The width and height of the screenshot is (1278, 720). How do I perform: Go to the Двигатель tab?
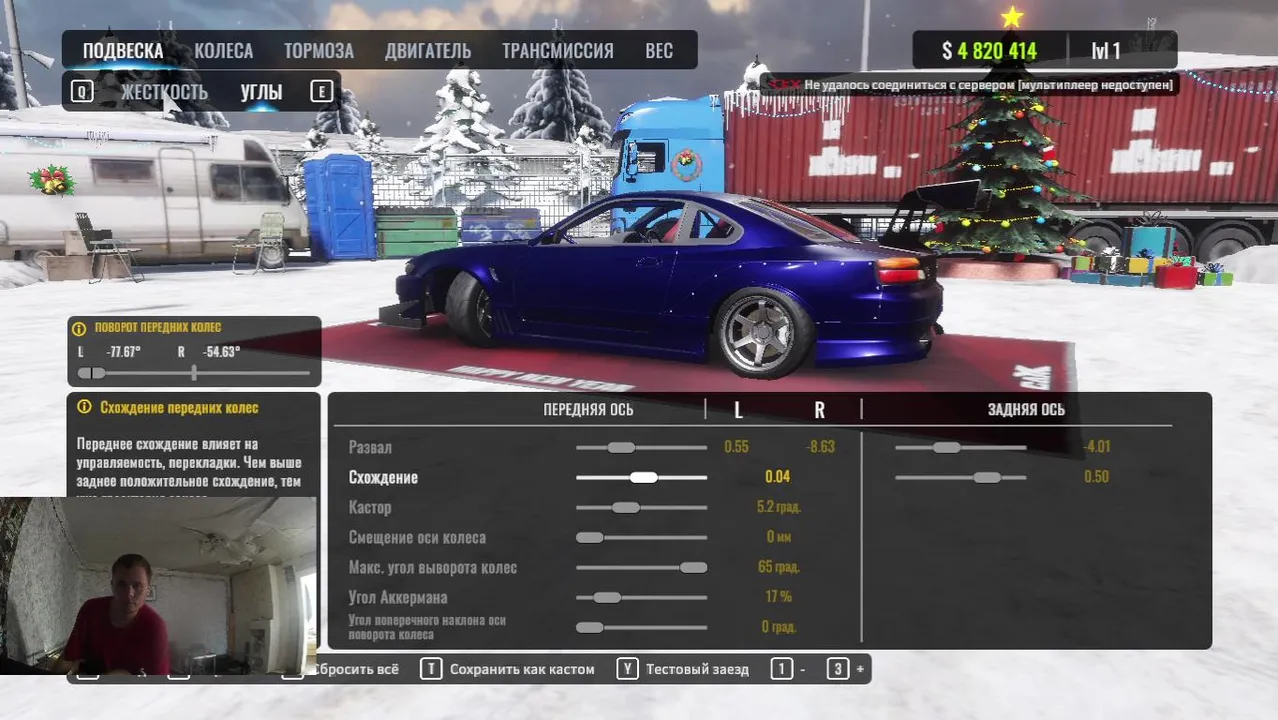tap(428, 51)
